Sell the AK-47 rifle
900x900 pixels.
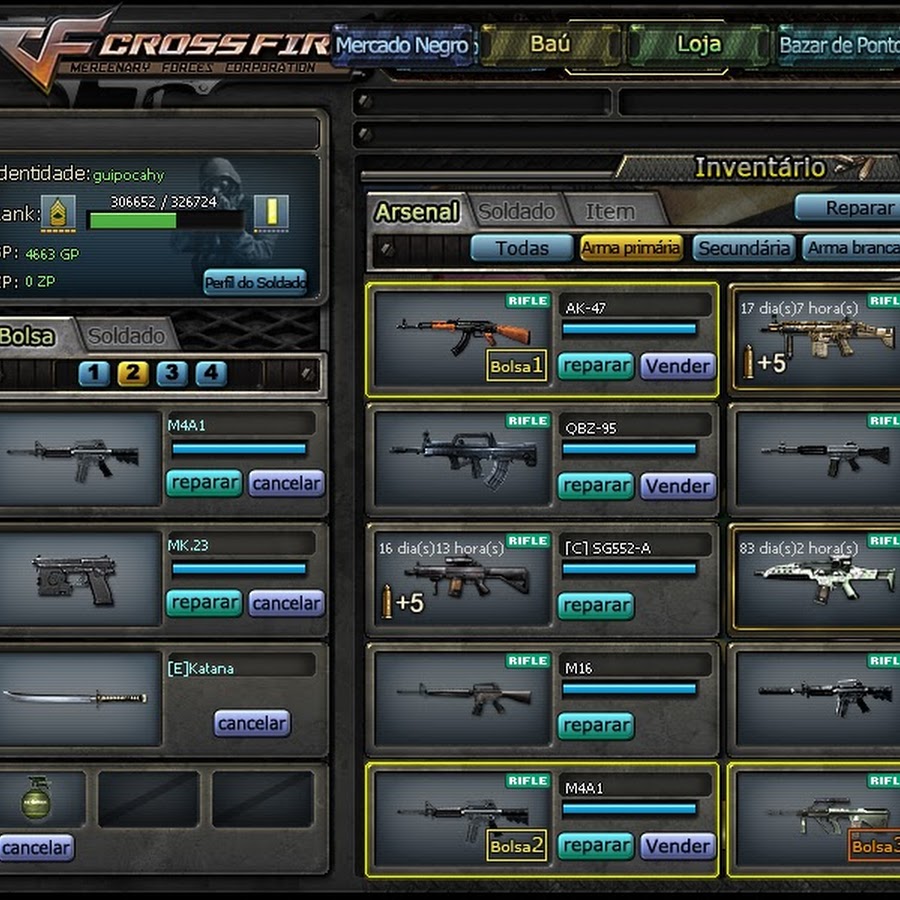pos(678,366)
